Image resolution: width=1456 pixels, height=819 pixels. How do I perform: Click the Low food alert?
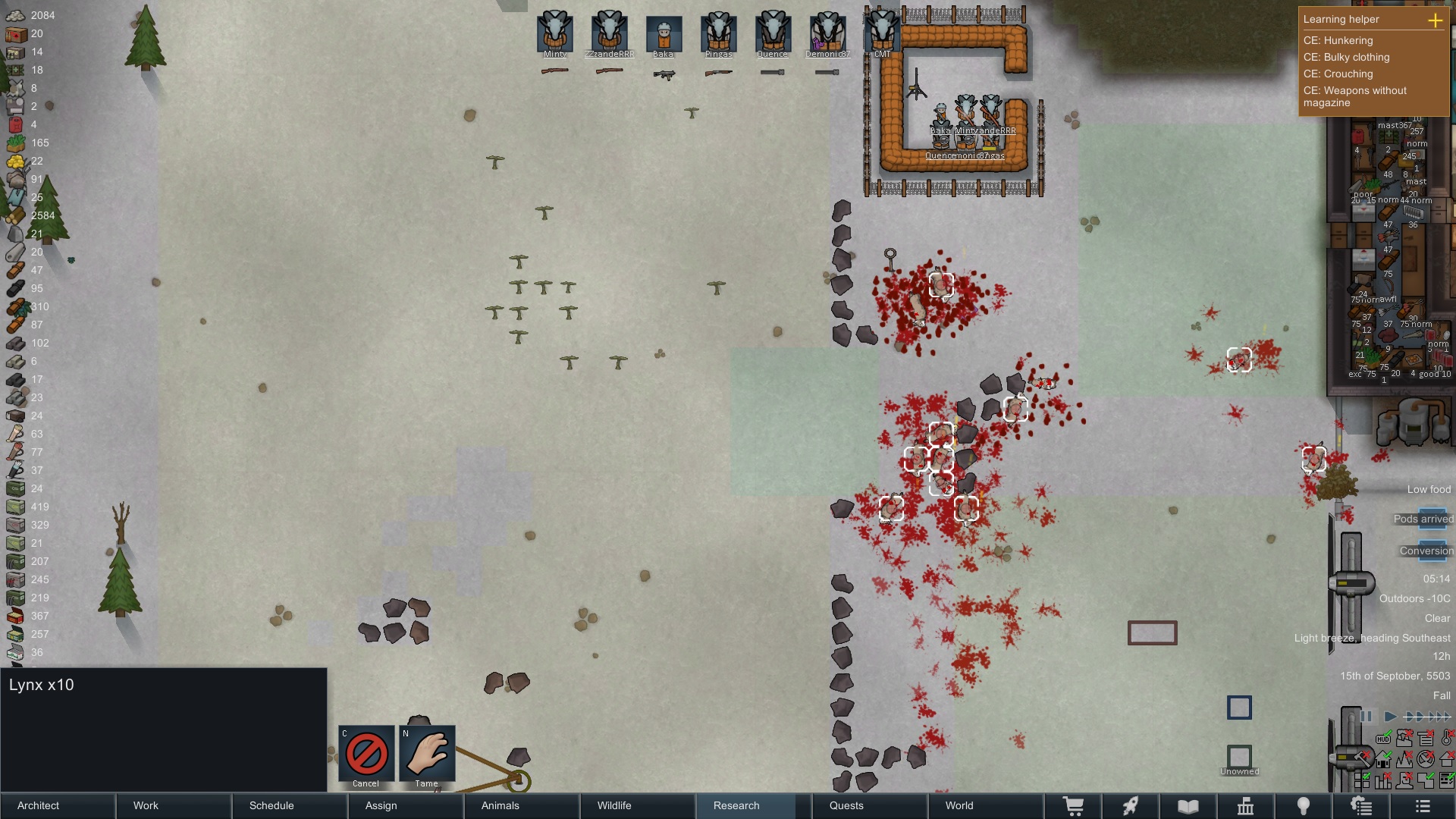(1428, 489)
